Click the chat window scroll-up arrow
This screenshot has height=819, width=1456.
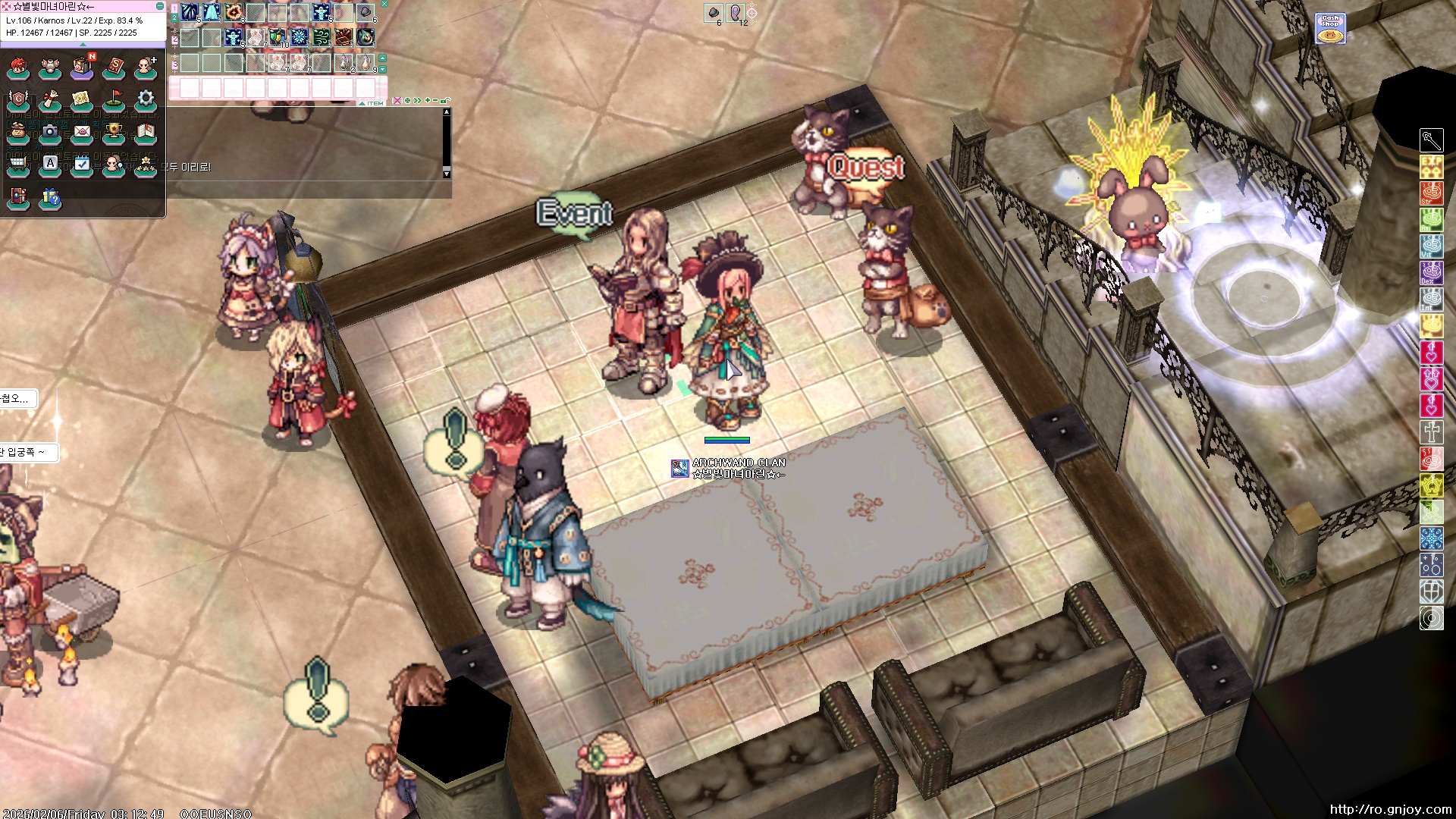tap(447, 112)
